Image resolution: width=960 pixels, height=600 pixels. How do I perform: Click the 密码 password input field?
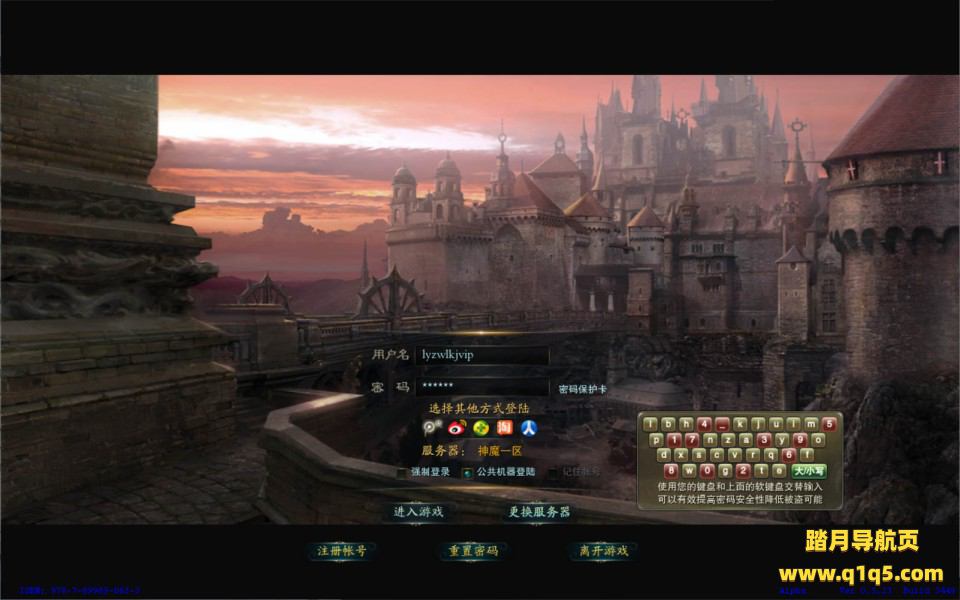point(482,386)
